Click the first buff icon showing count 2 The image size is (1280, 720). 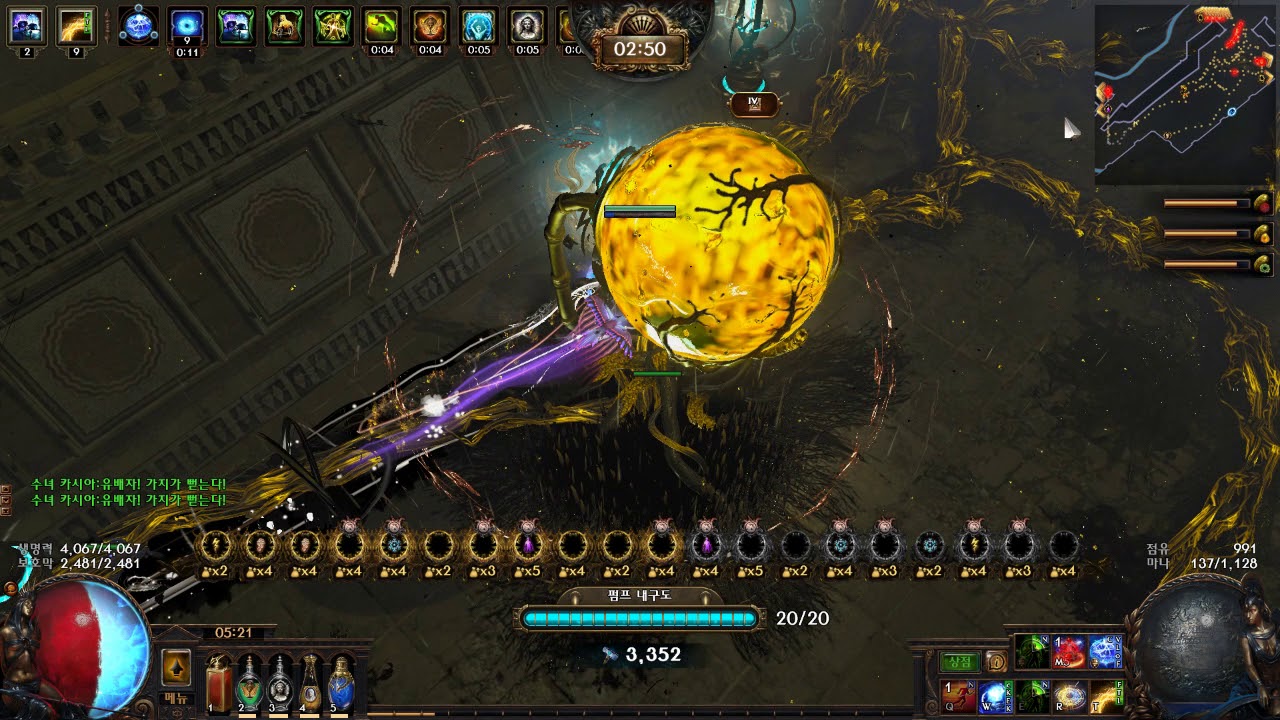[26, 26]
